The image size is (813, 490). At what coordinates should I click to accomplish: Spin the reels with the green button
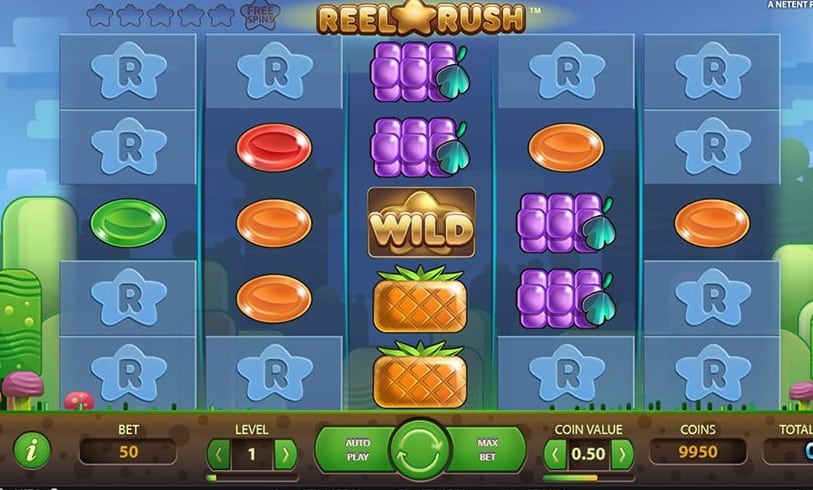421,449
